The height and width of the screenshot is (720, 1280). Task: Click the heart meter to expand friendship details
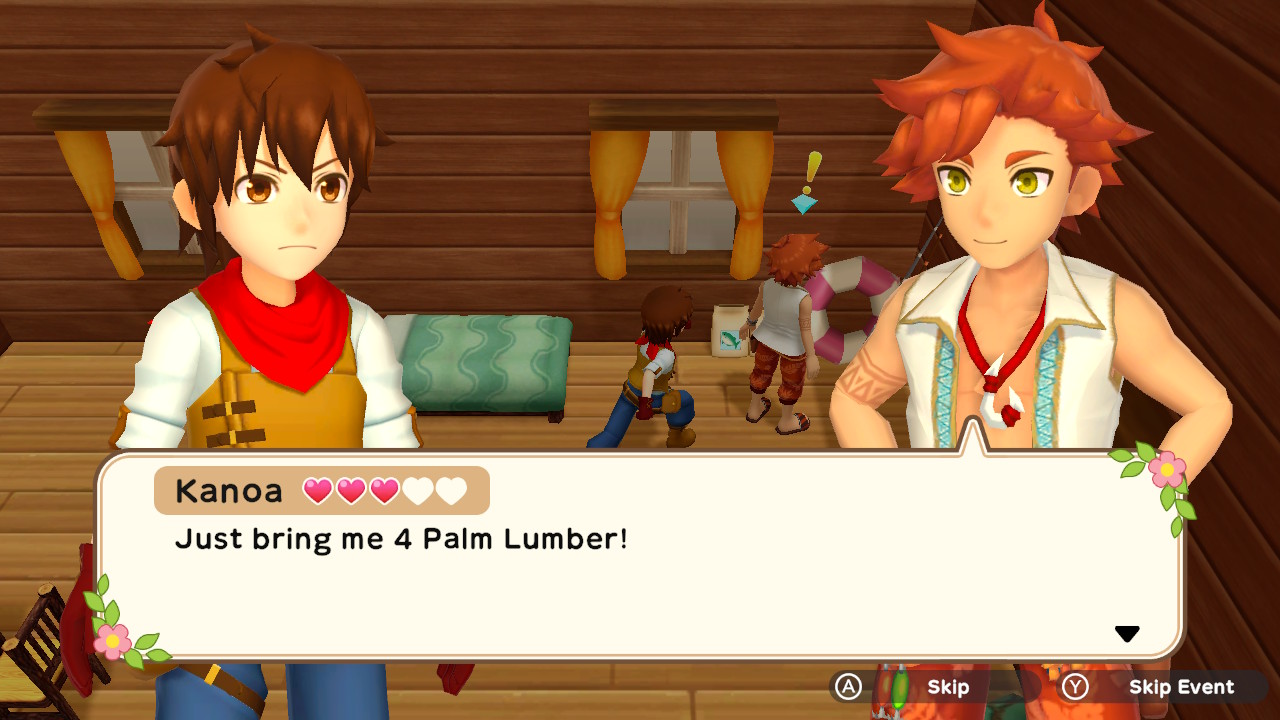[385, 490]
